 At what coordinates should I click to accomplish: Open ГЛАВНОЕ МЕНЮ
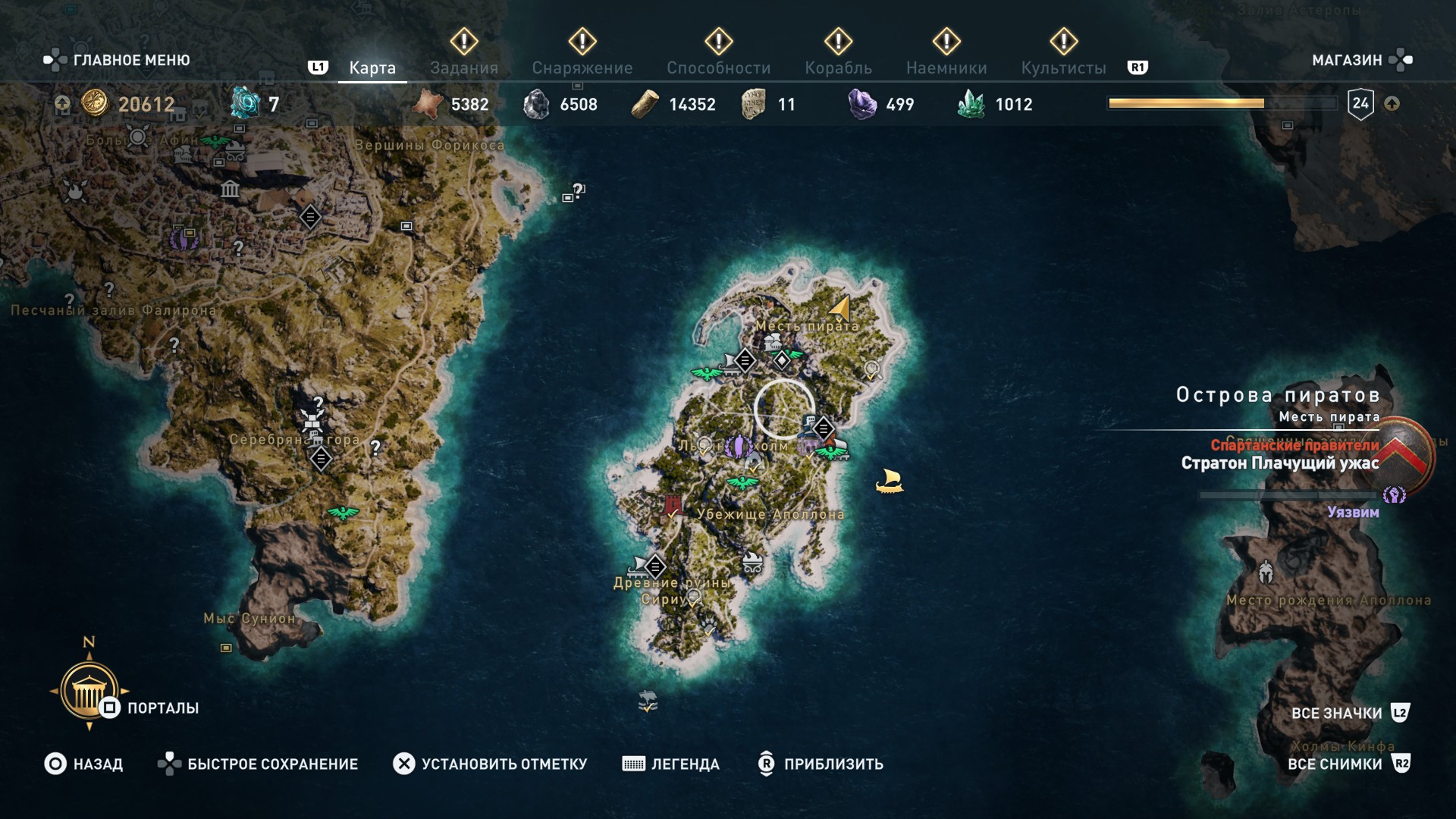118,60
